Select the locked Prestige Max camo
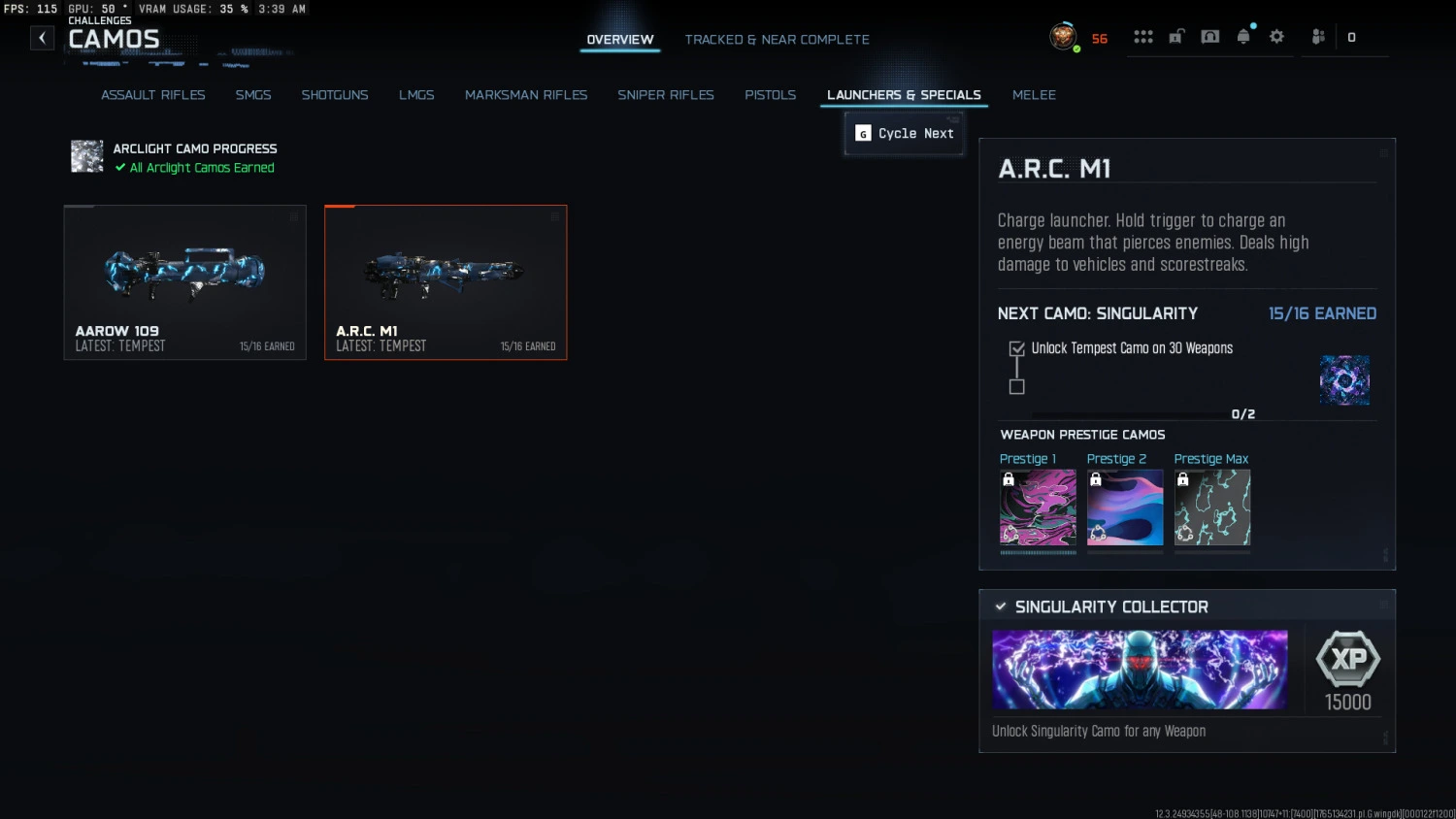 [x=1211, y=507]
